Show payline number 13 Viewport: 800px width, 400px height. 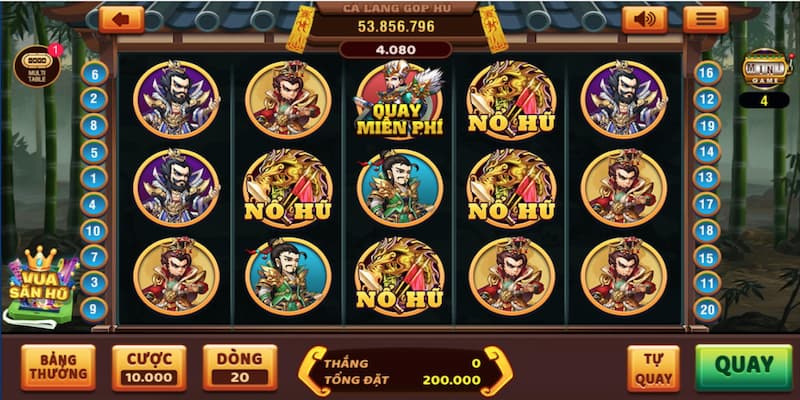click(x=707, y=178)
